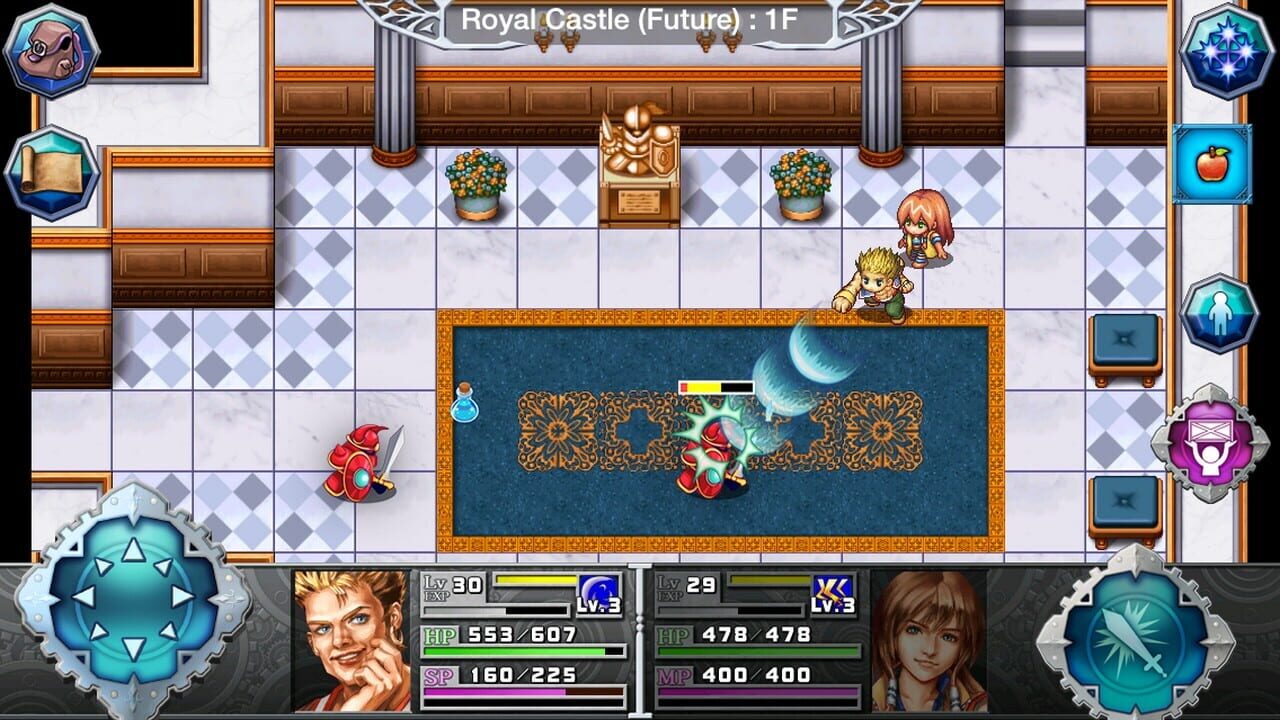The width and height of the screenshot is (1280, 720).
Task: Pick up the blue potion on the carpet
Action: pyautogui.click(x=467, y=410)
